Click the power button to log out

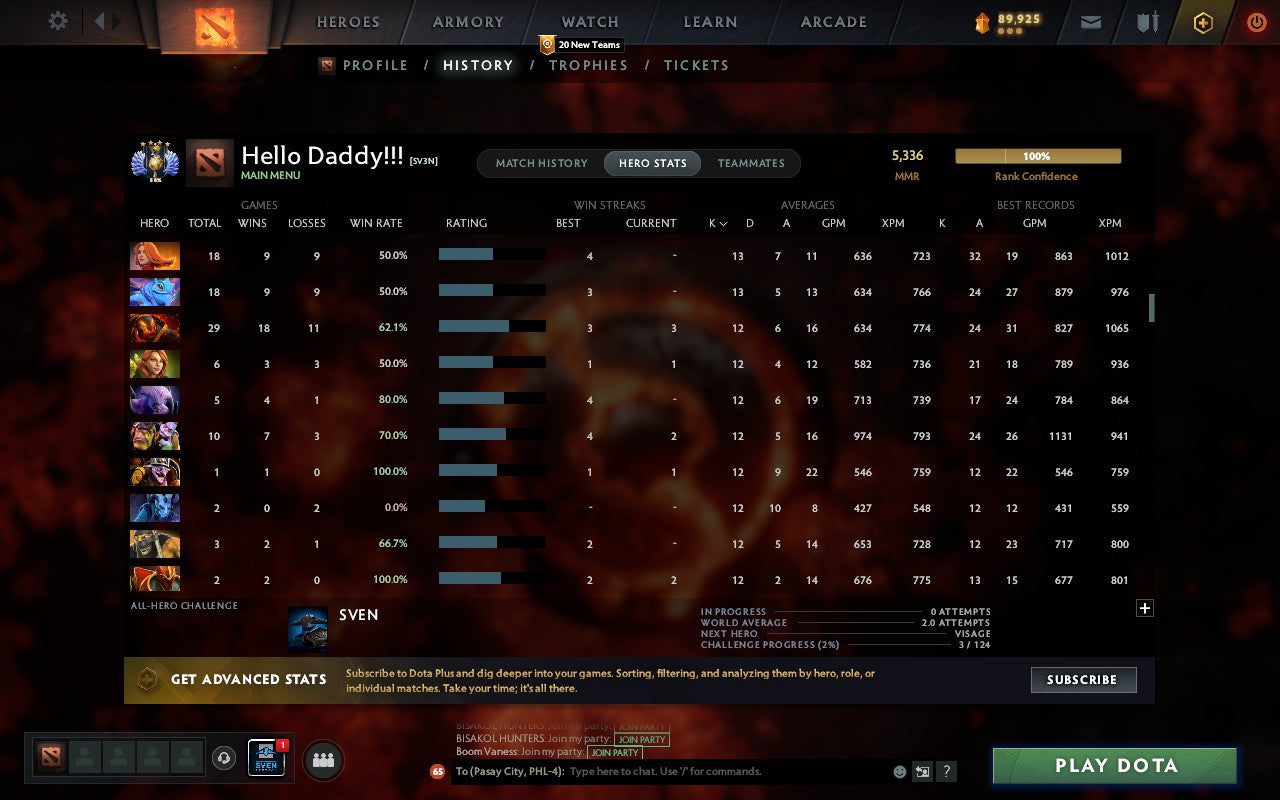[1256, 21]
